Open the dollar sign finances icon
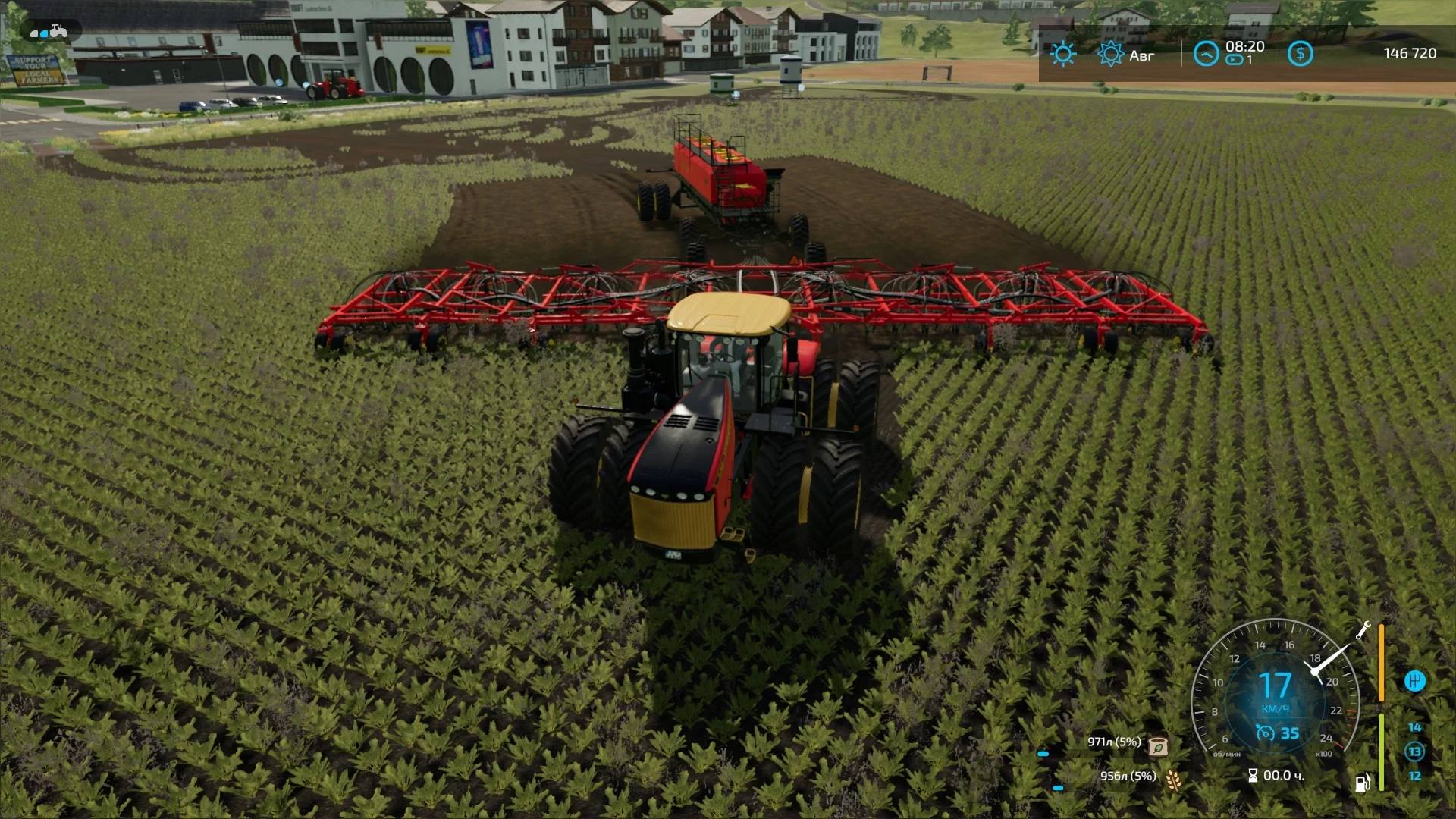Viewport: 1456px width, 819px height. 1300,54
